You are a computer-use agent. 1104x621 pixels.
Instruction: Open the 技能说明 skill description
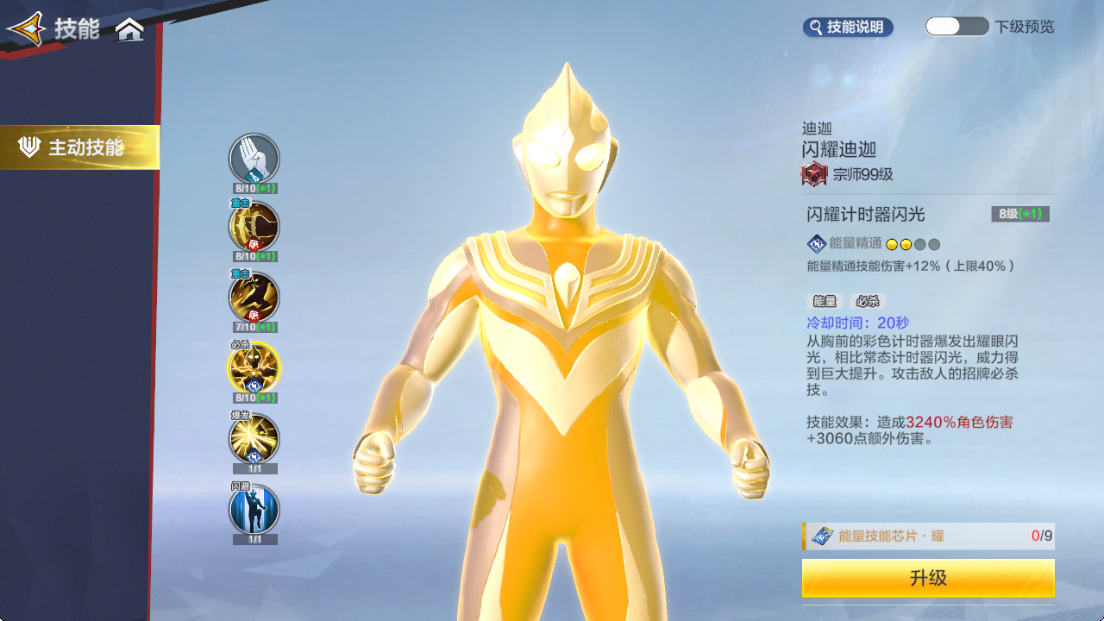coord(848,27)
